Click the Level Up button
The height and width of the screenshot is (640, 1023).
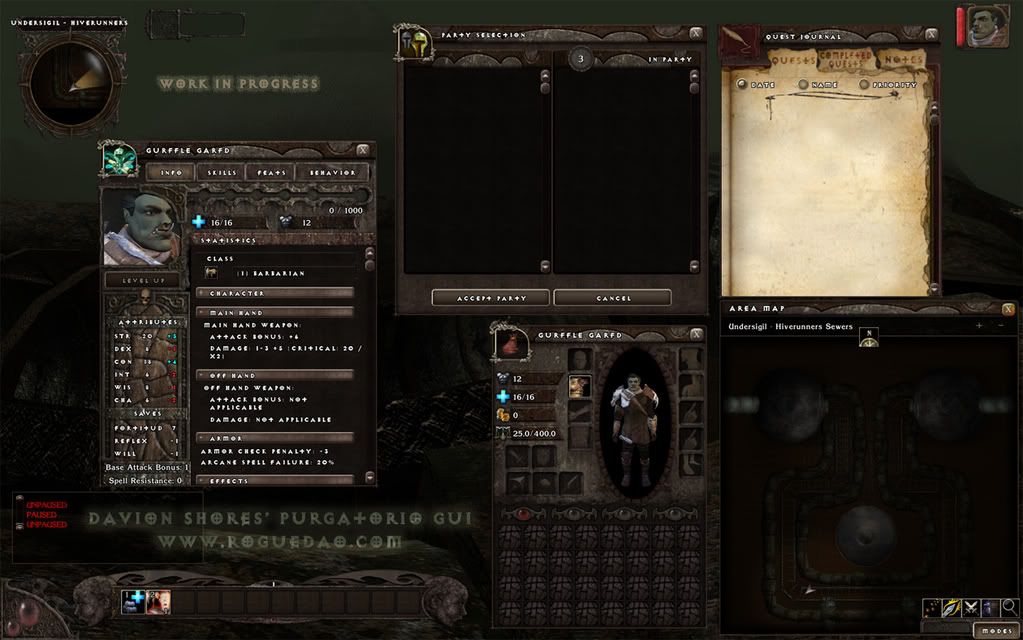tap(142, 281)
